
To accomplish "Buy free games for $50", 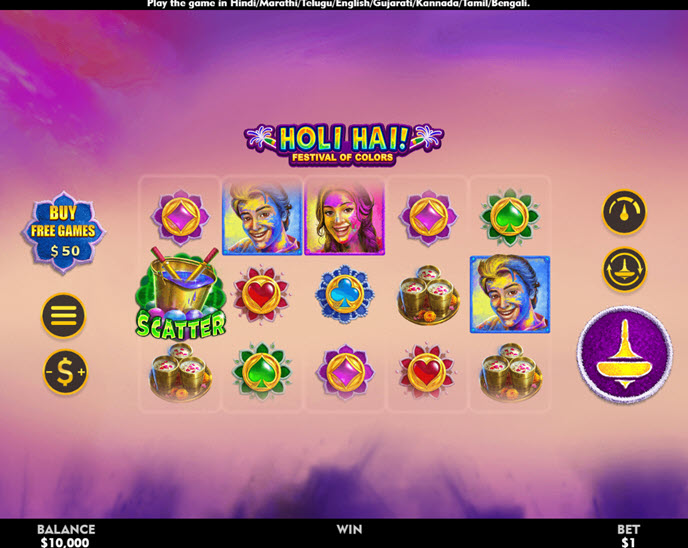I will click(63, 231).
